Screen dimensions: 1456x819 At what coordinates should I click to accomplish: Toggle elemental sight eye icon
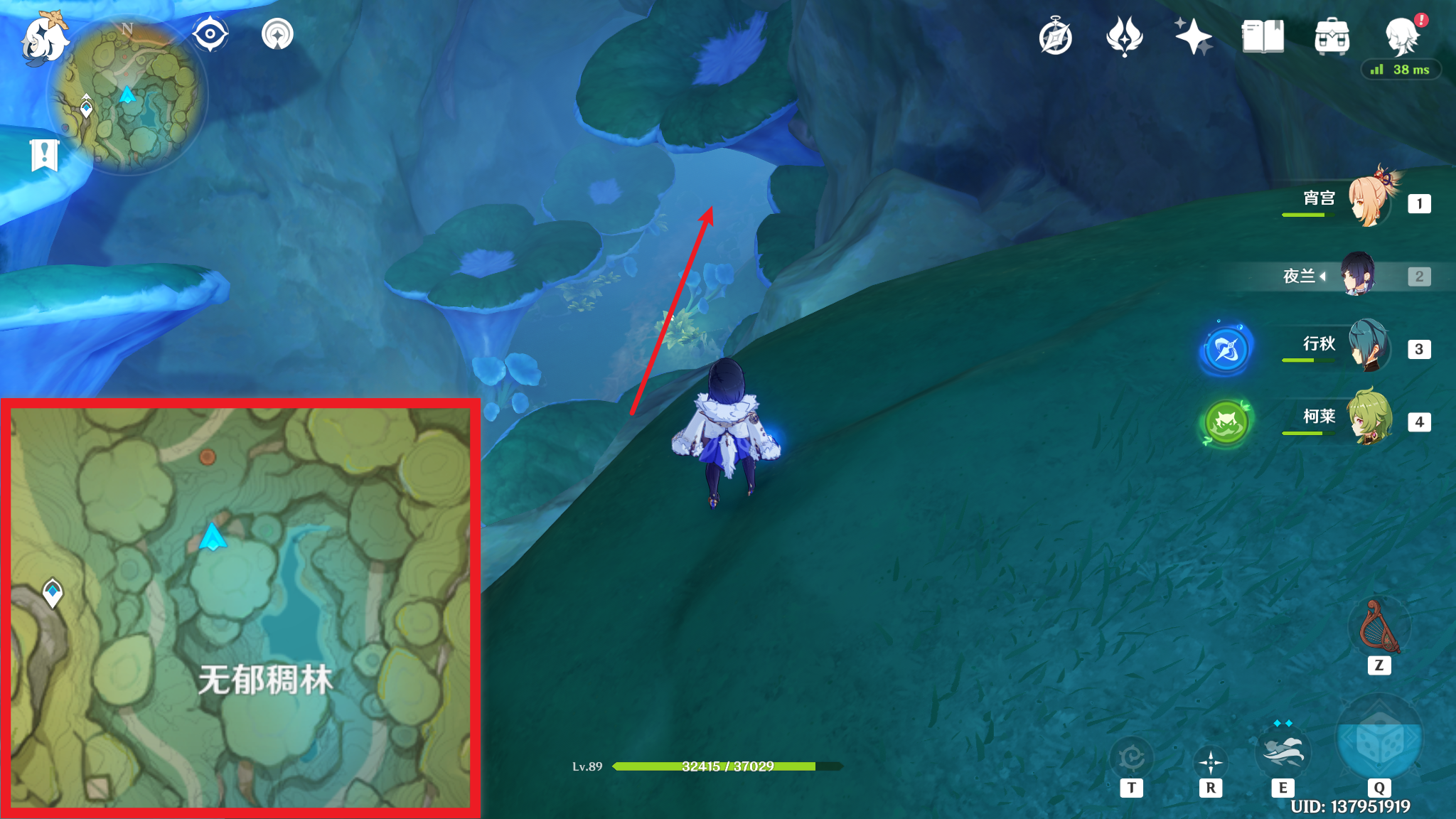[210, 34]
